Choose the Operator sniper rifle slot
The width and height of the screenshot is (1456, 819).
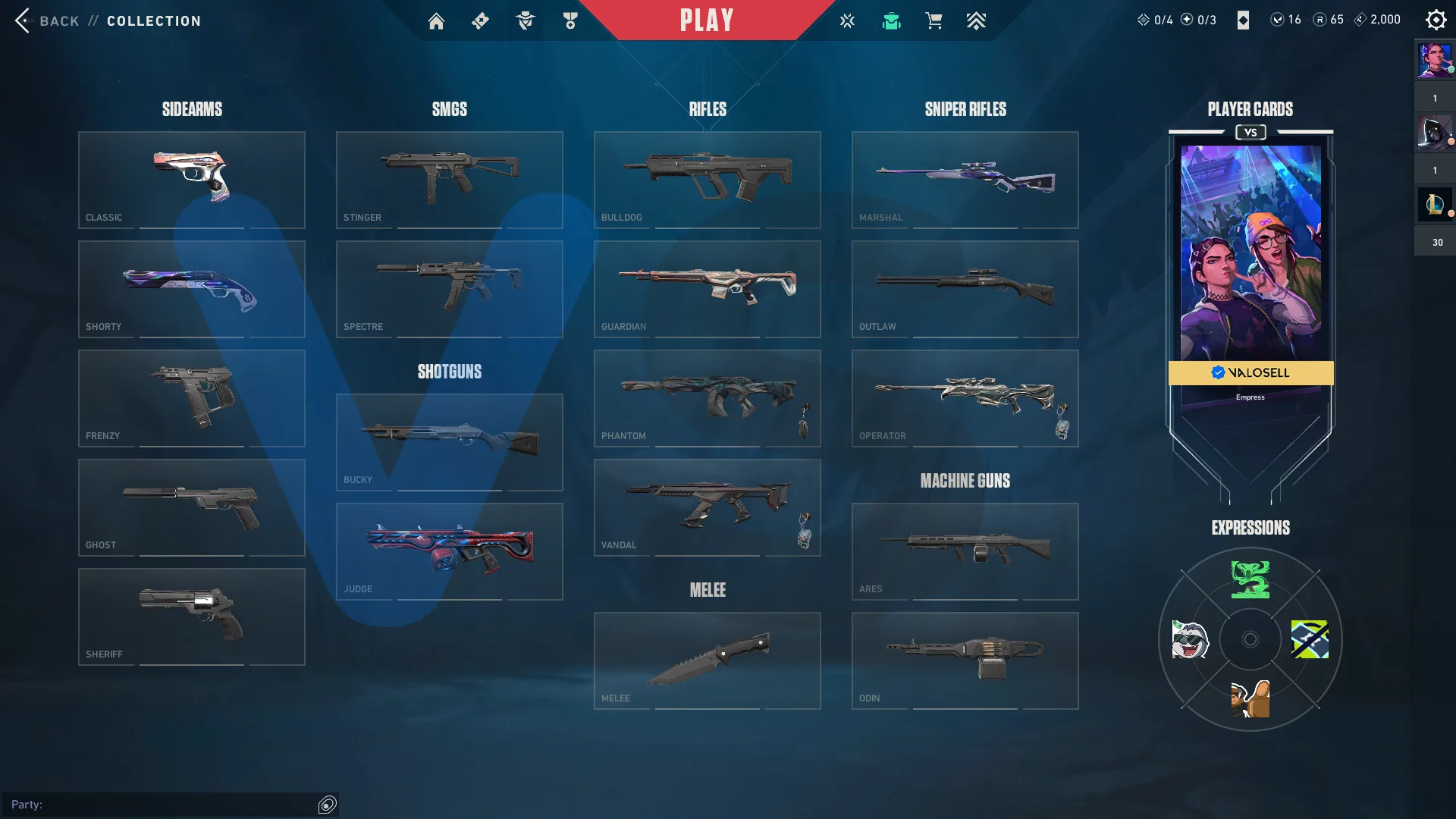[965, 398]
